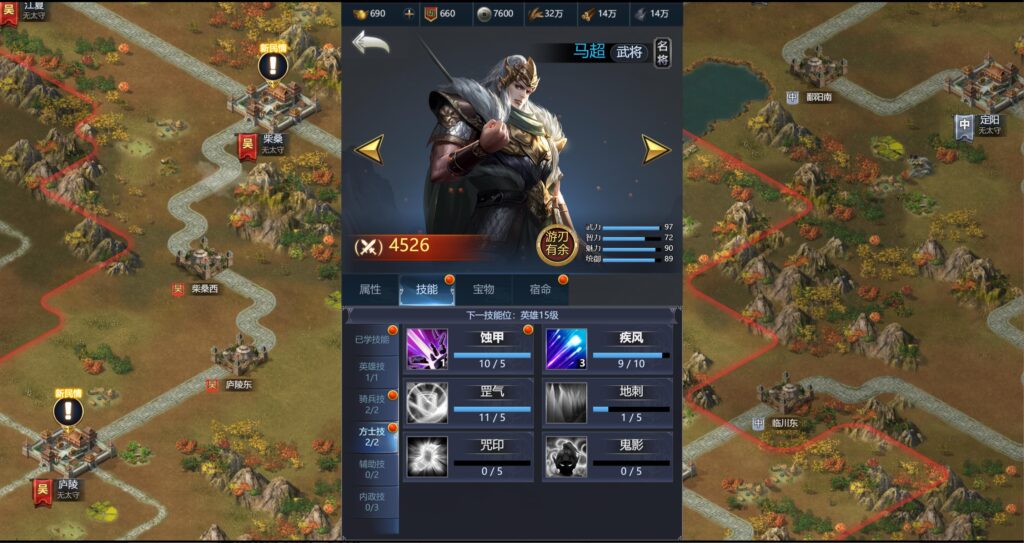Choose the 骑兵技 cavalry skill category
The height and width of the screenshot is (543, 1024).
click(x=370, y=403)
